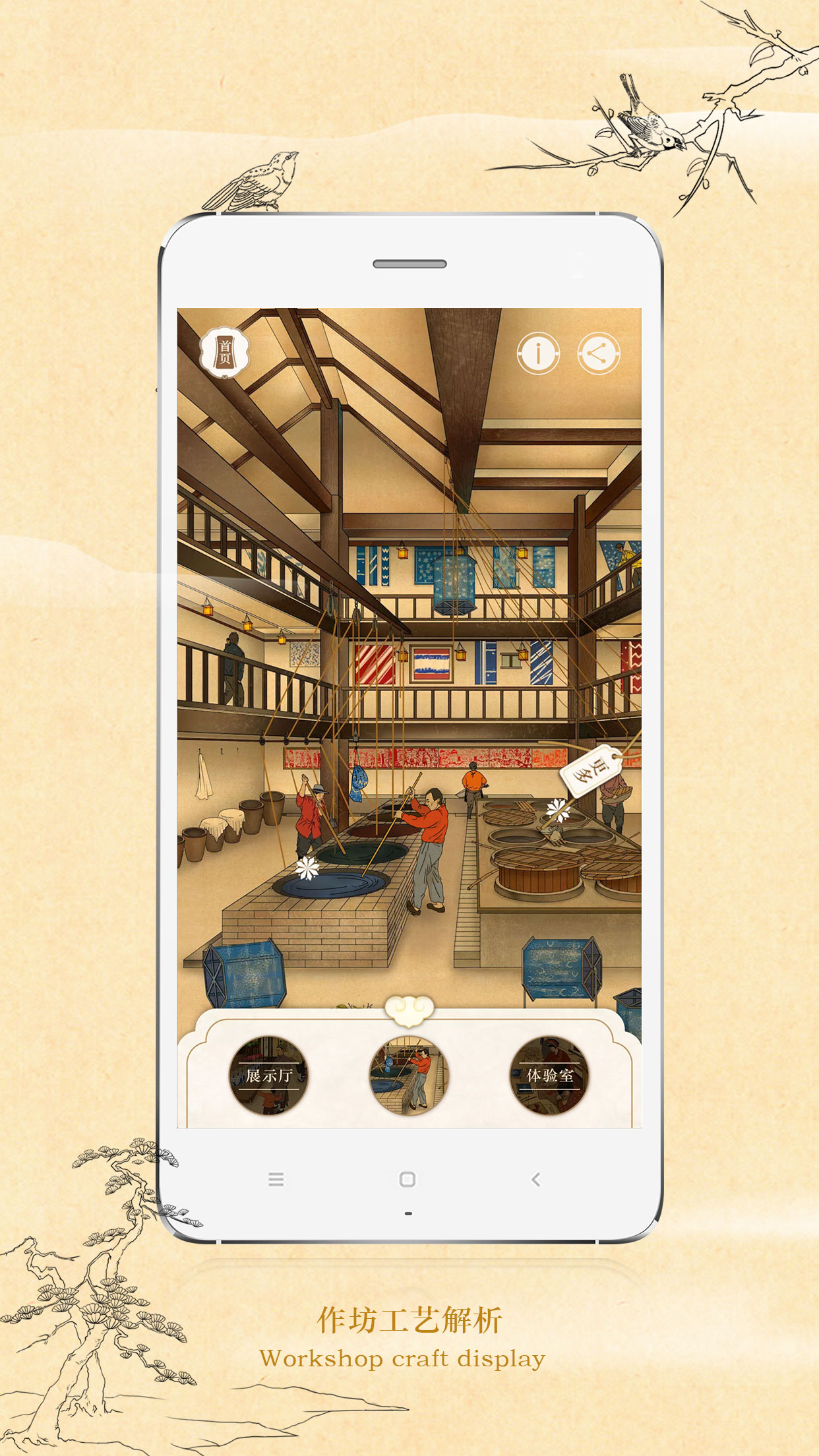Image resolution: width=819 pixels, height=1456 pixels.
Task: Collapse the panel with cloud handle
Action: point(409,1010)
